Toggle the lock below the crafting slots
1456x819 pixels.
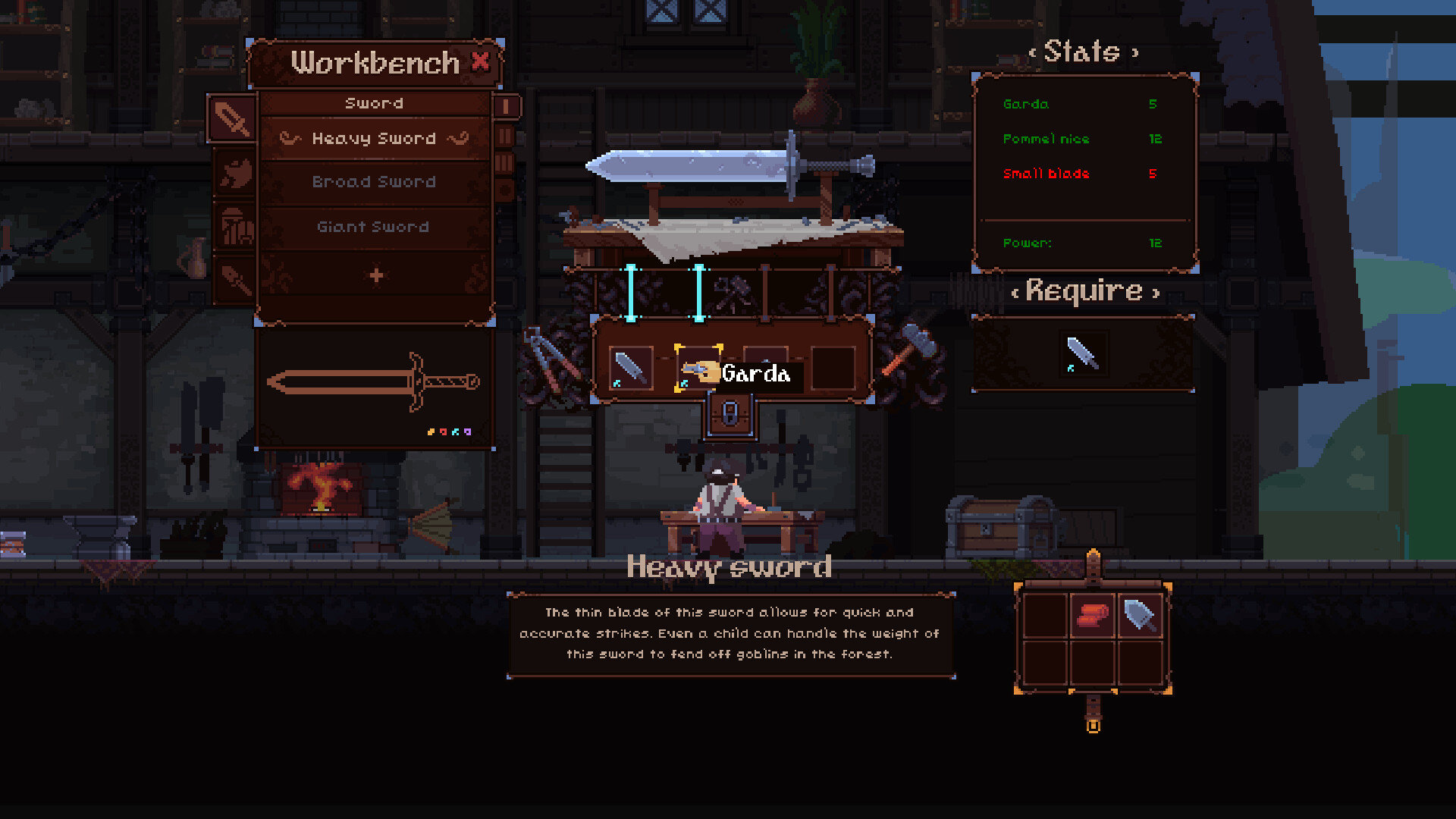730,415
